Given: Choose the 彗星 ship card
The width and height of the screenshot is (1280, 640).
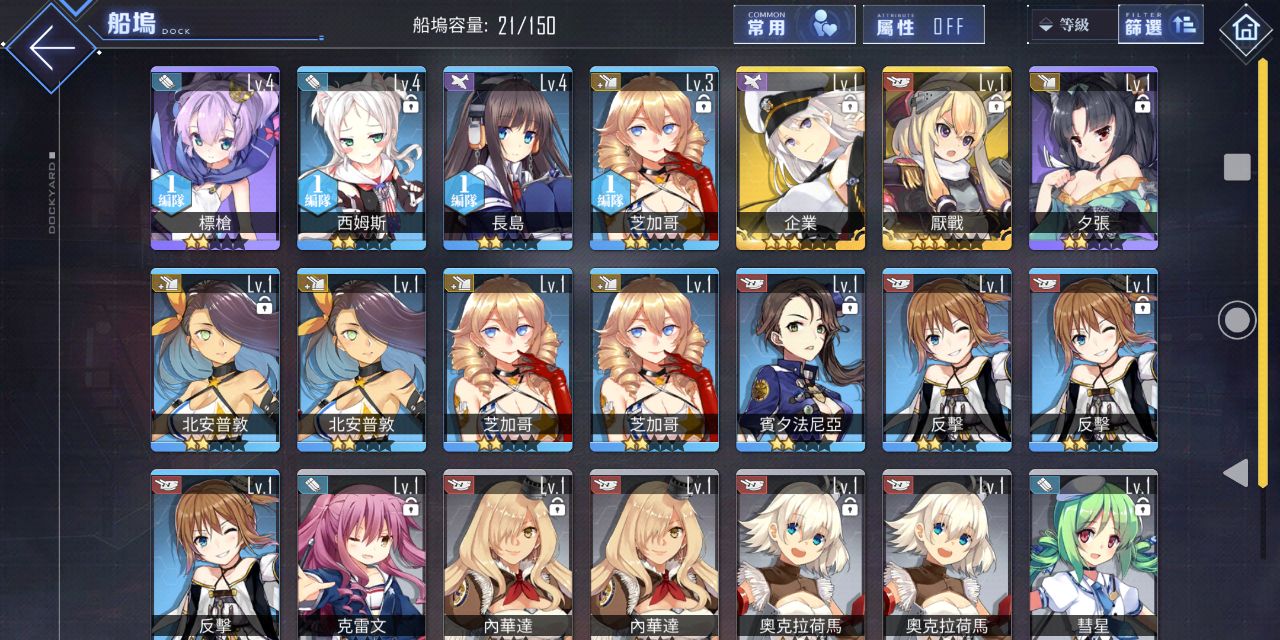Looking at the screenshot, I should pyautogui.click(x=1093, y=555).
